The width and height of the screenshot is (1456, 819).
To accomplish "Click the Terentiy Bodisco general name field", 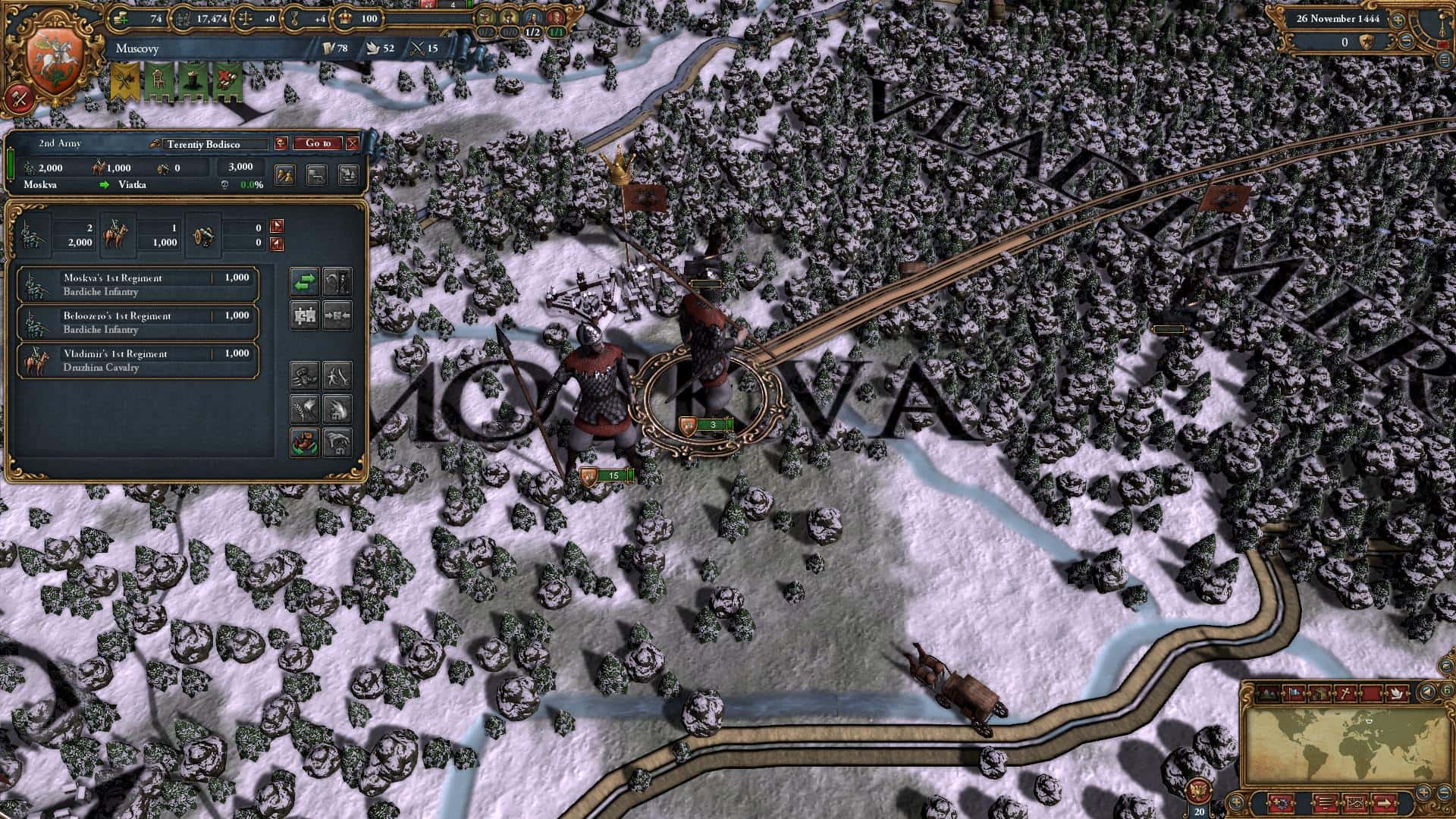I will pyautogui.click(x=205, y=144).
